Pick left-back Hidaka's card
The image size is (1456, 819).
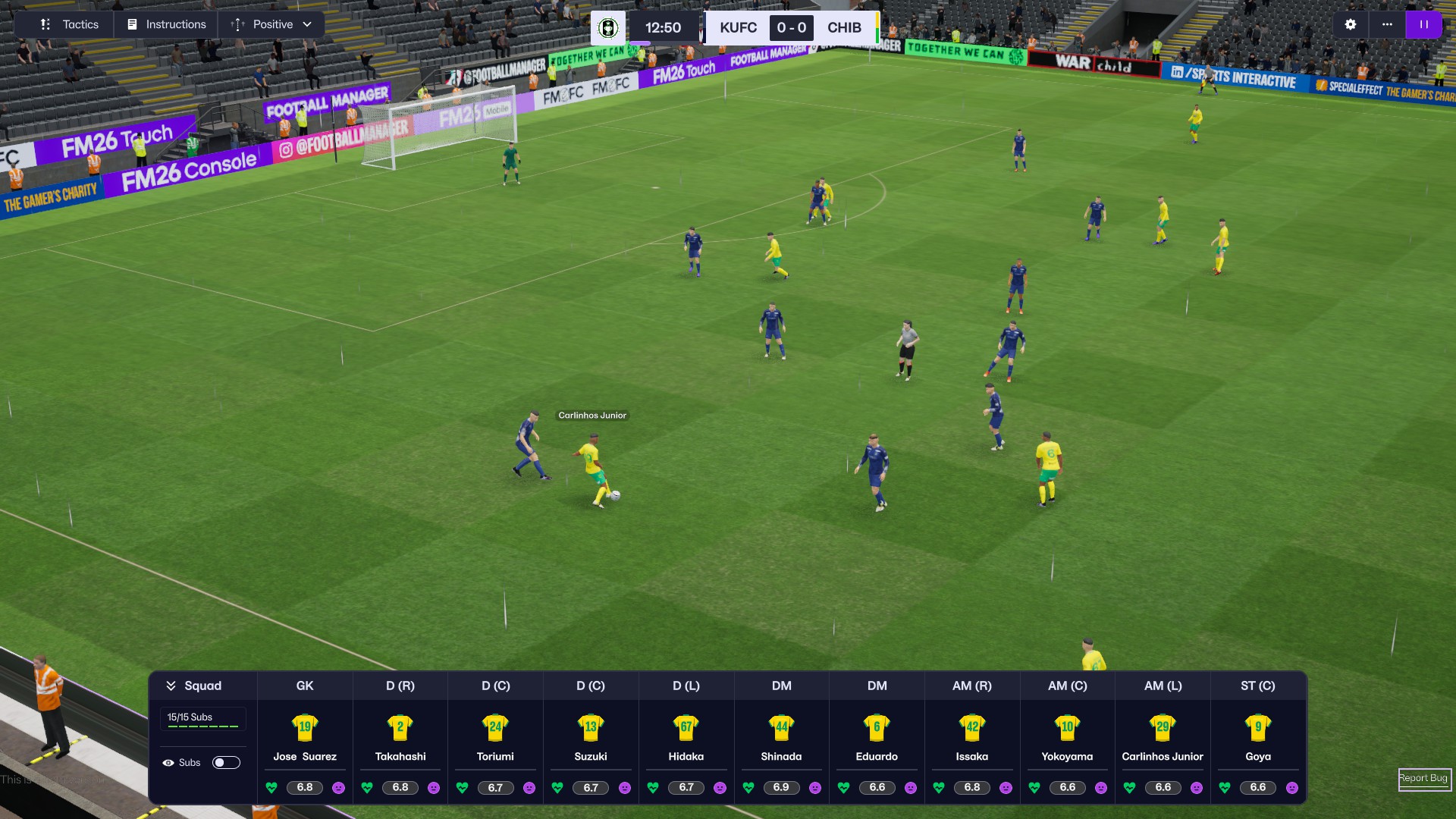click(x=686, y=736)
